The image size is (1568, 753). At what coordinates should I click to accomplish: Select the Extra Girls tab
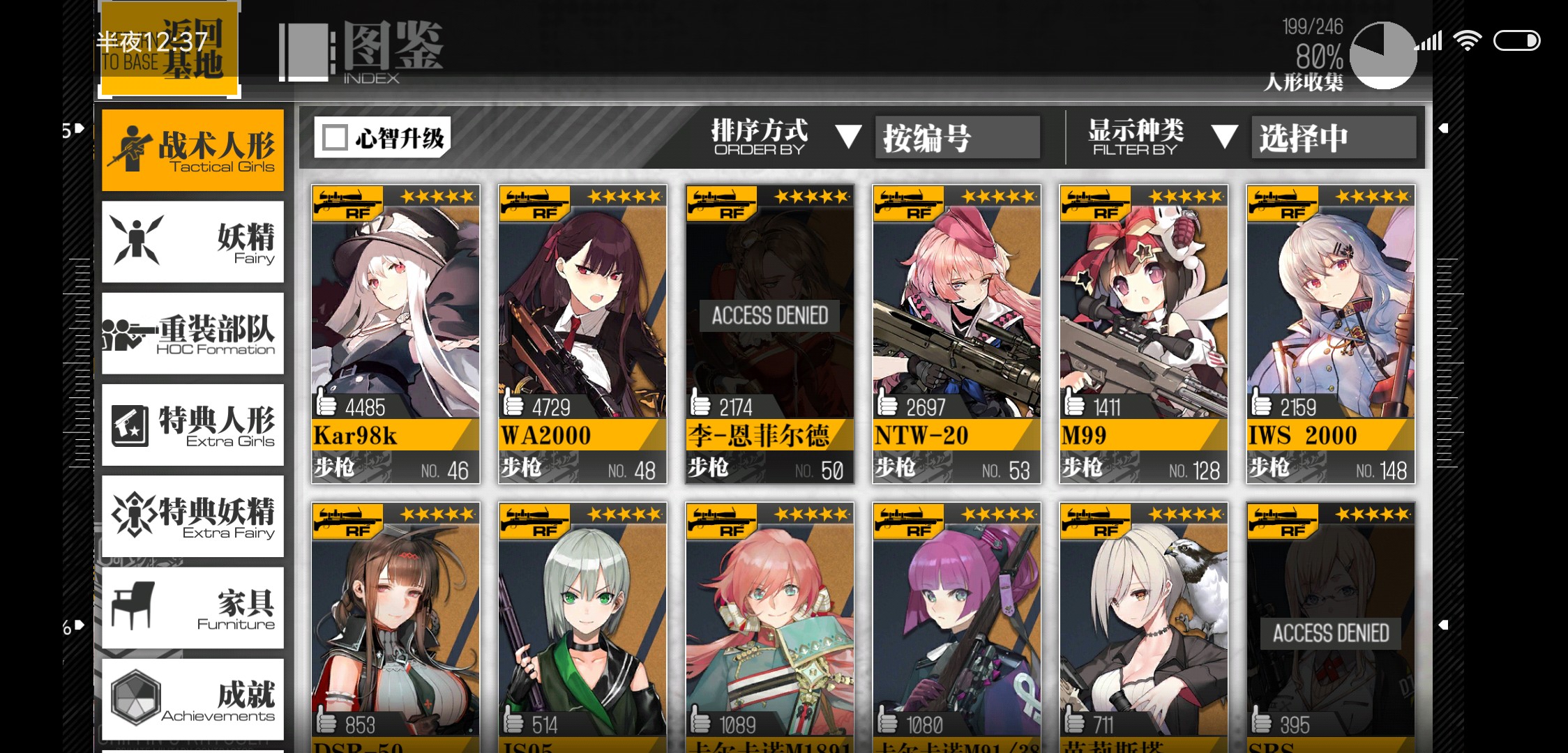(x=193, y=425)
